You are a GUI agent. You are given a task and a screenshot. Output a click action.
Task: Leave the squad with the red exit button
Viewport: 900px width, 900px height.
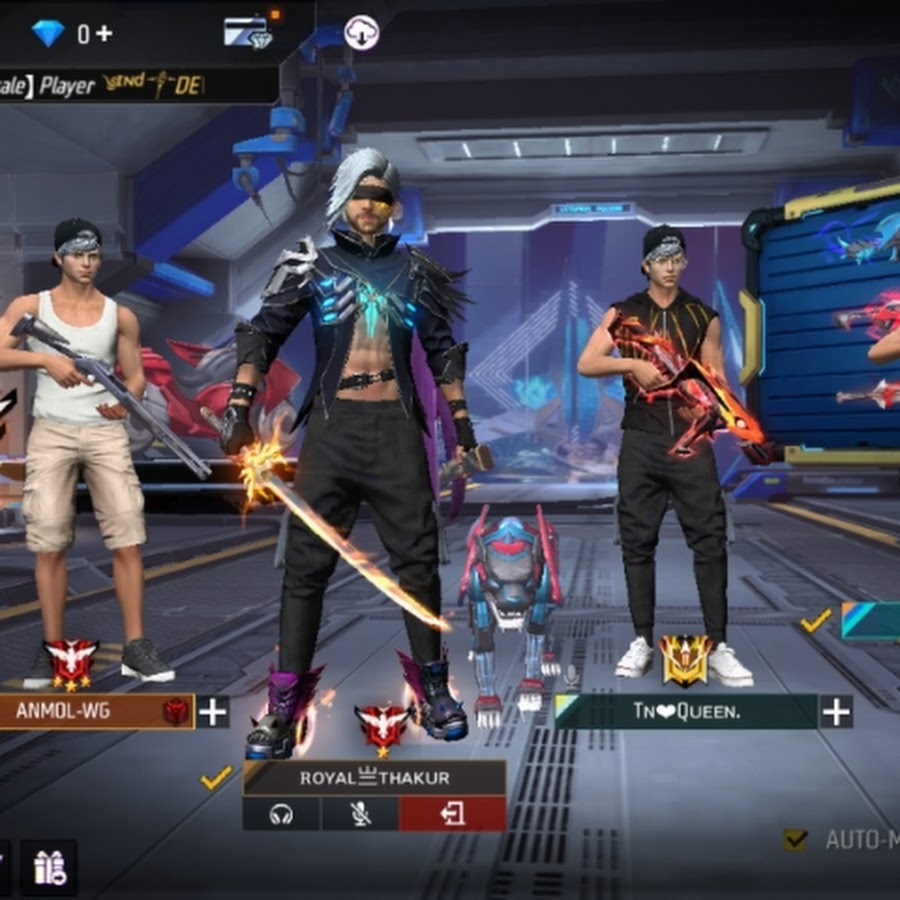(452, 814)
